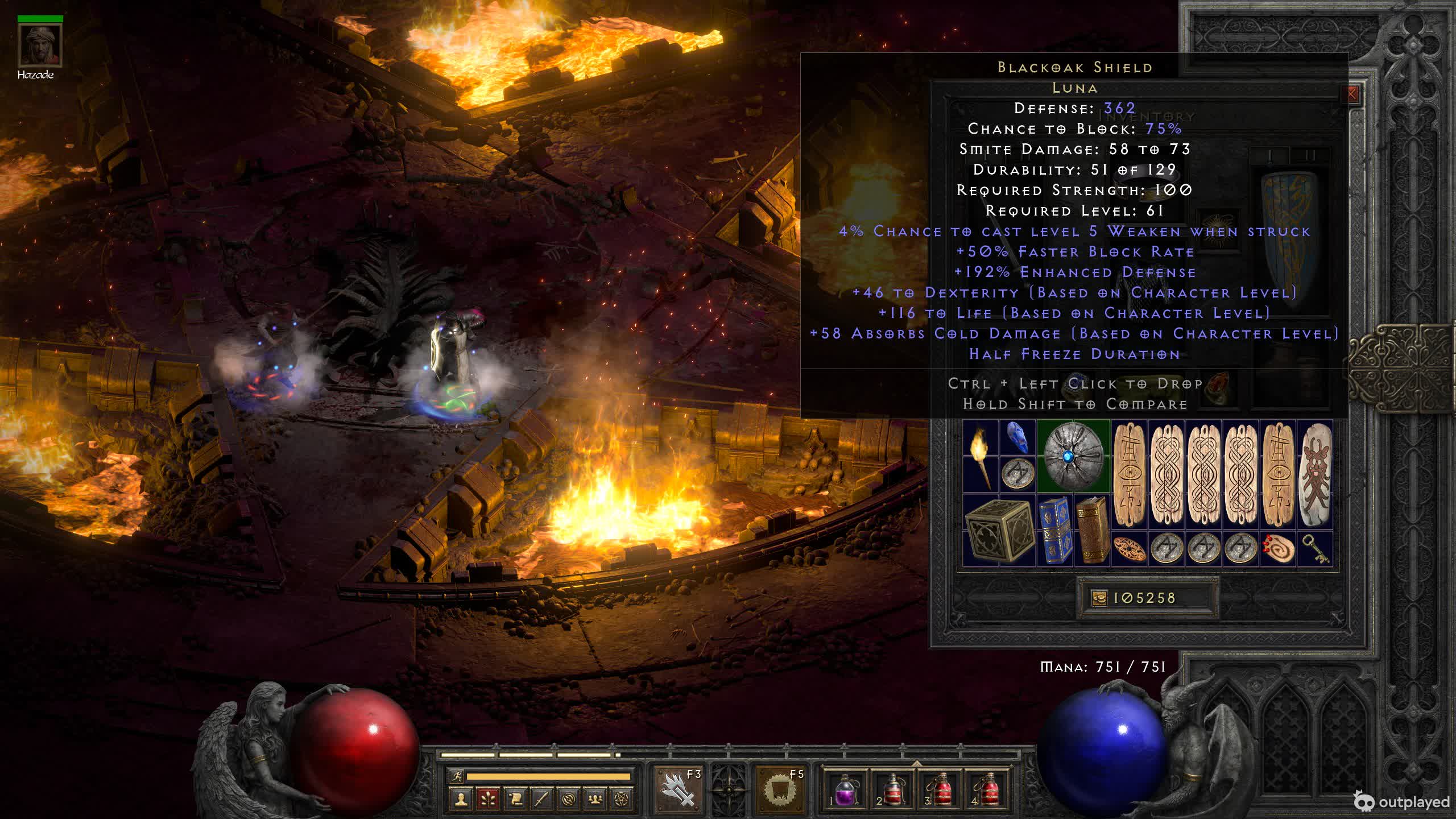This screenshot has width=1456, height=819.
Task: Open the quest log scroll button
Action: coord(515,800)
